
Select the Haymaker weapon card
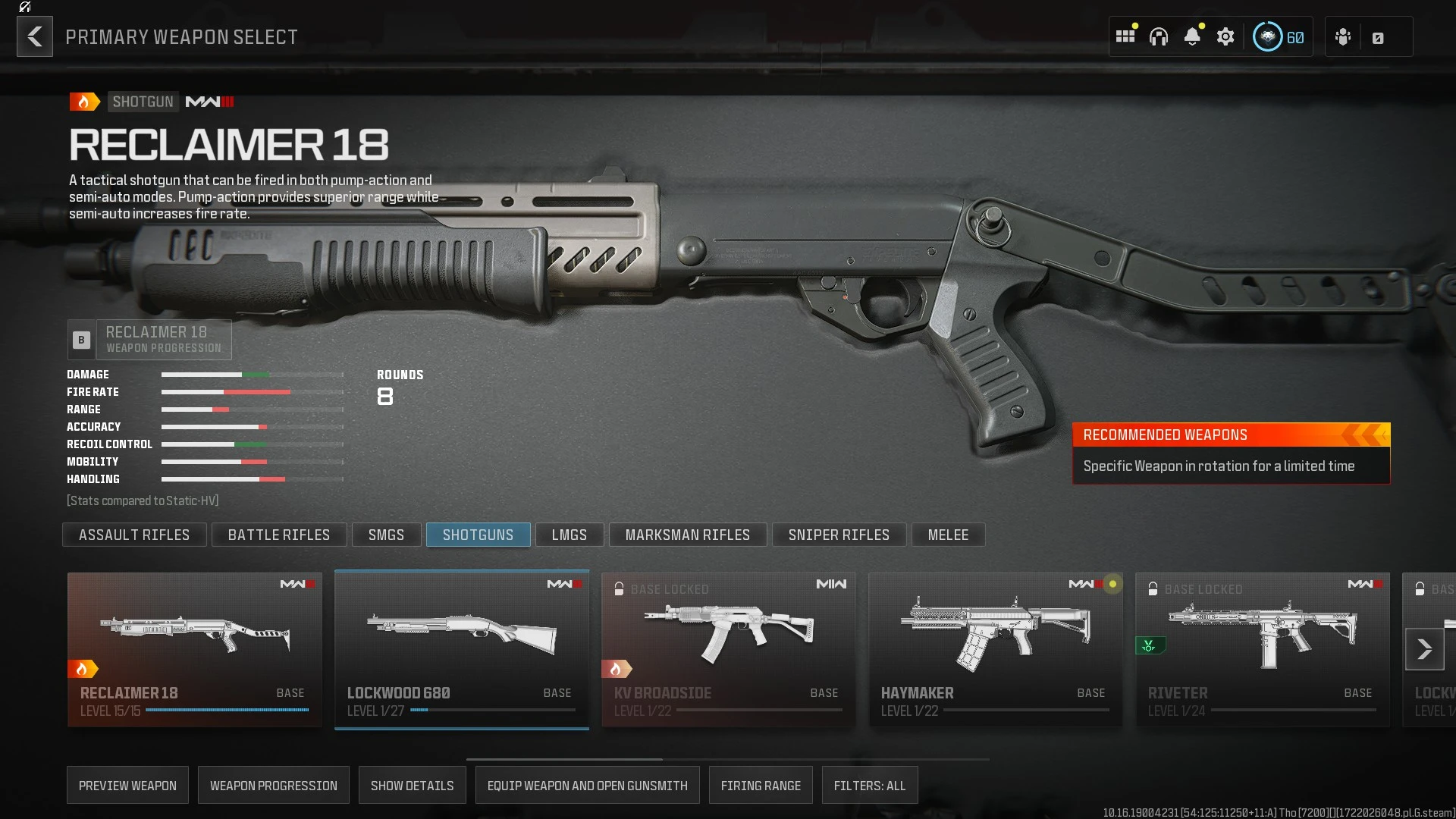[x=996, y=648]
